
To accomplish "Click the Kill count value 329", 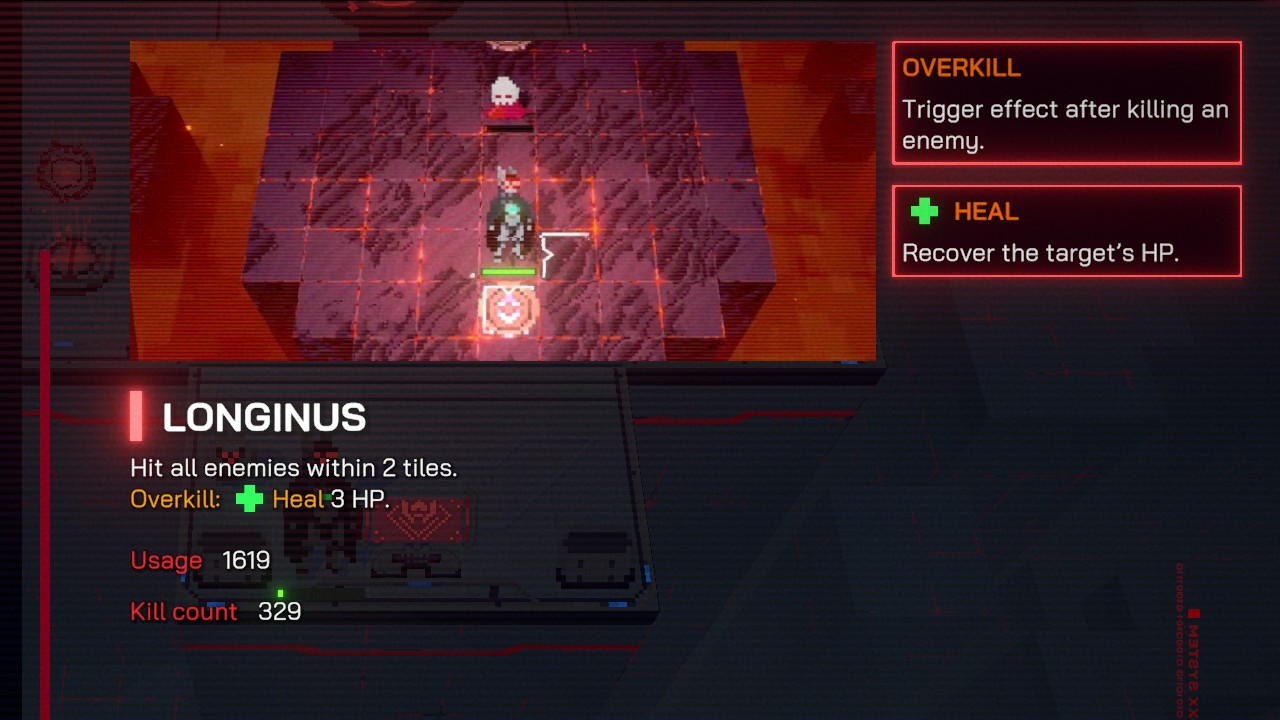I will coord(279,611).
